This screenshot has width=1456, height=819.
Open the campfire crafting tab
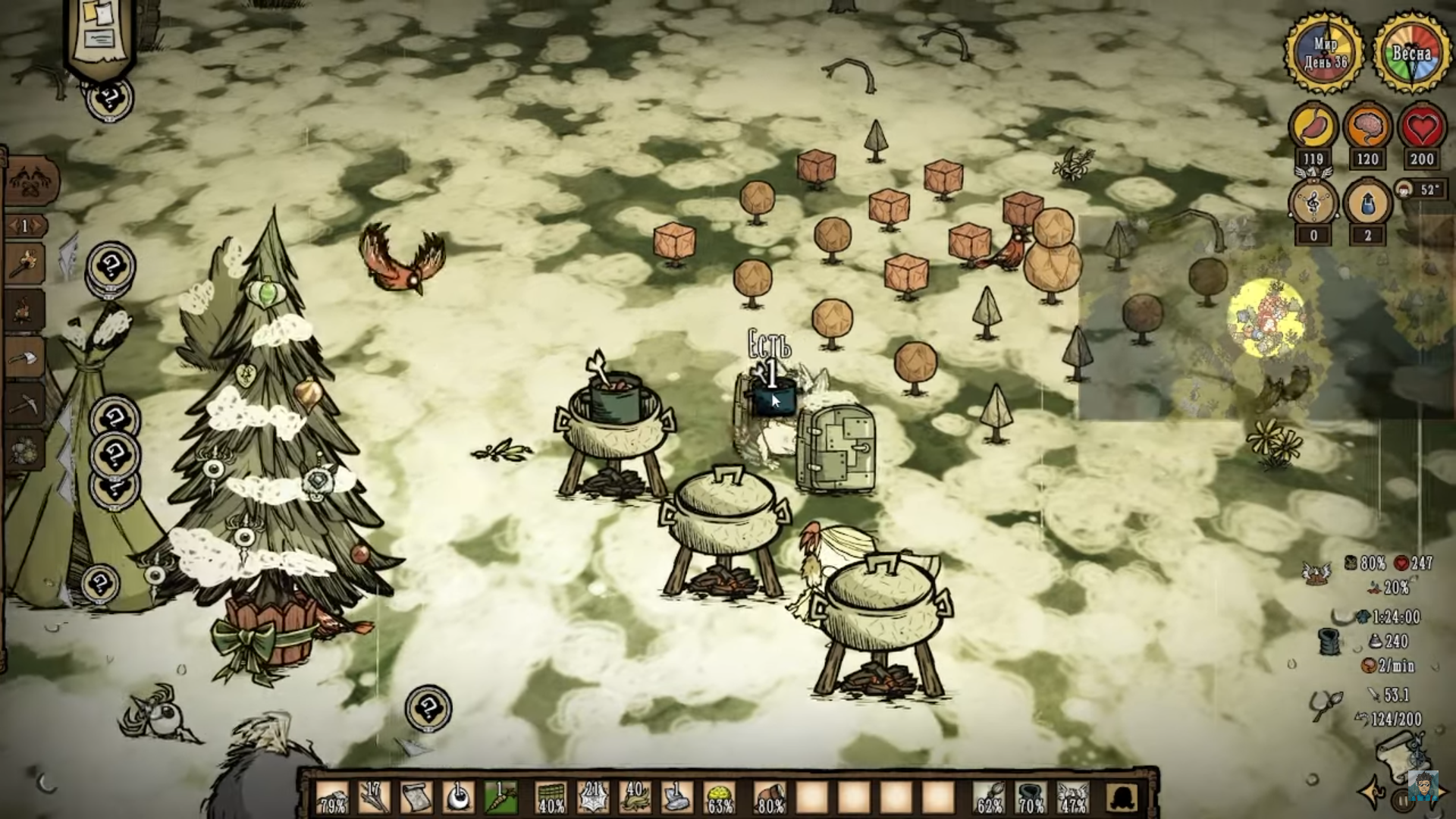click(x=24, y=310)
